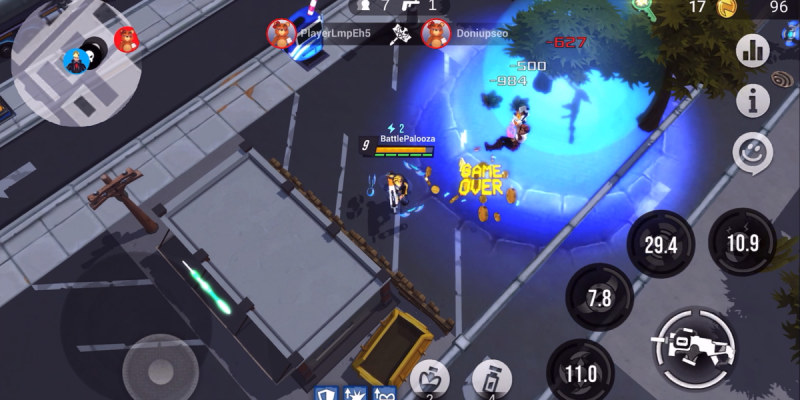Activate the skill on 29.4 cooldown
Viewport: 800px width, 400px height.
tap(660, 245)
